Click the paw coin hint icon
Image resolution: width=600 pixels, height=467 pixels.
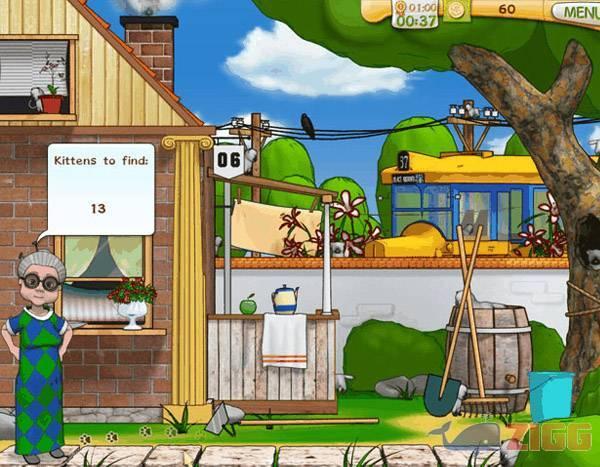click(x=456, y=10)
